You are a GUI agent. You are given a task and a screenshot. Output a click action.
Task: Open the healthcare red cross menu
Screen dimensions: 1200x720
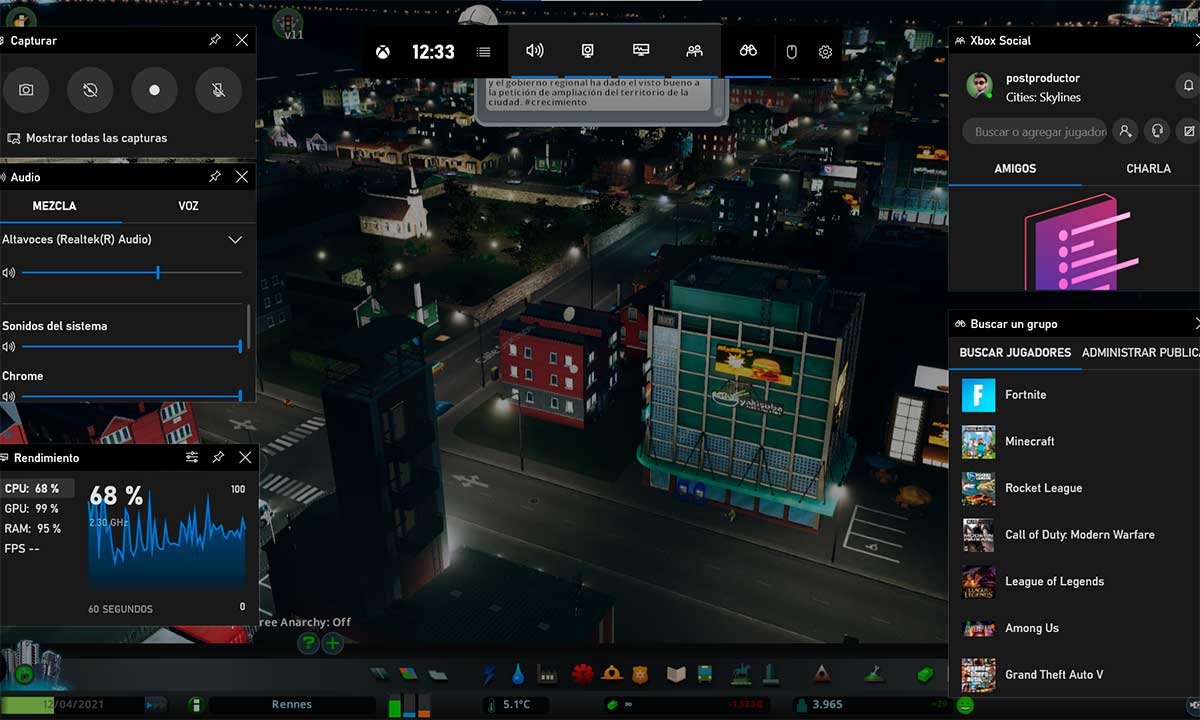point(584,674)
